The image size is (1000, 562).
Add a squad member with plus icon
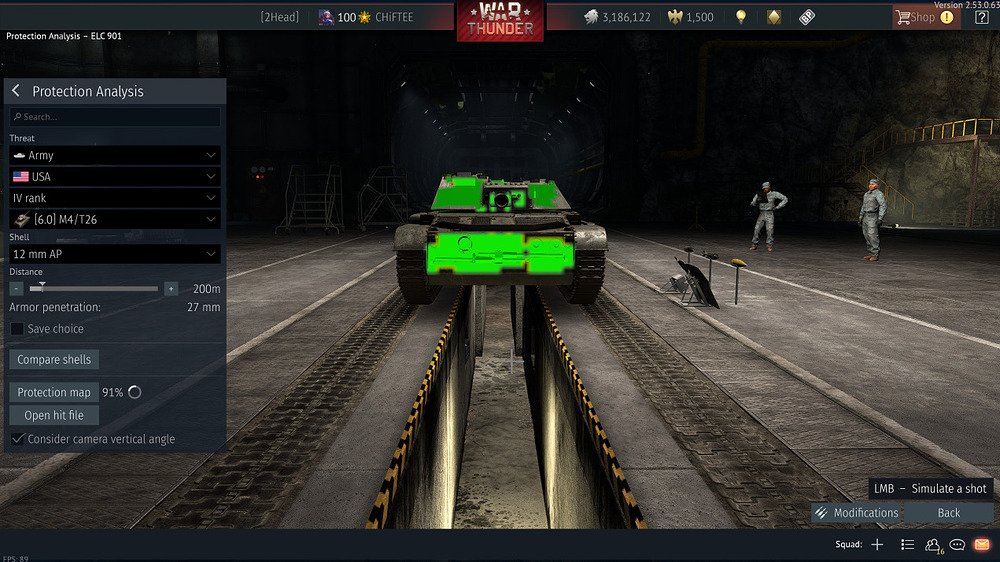click(877, 545)
